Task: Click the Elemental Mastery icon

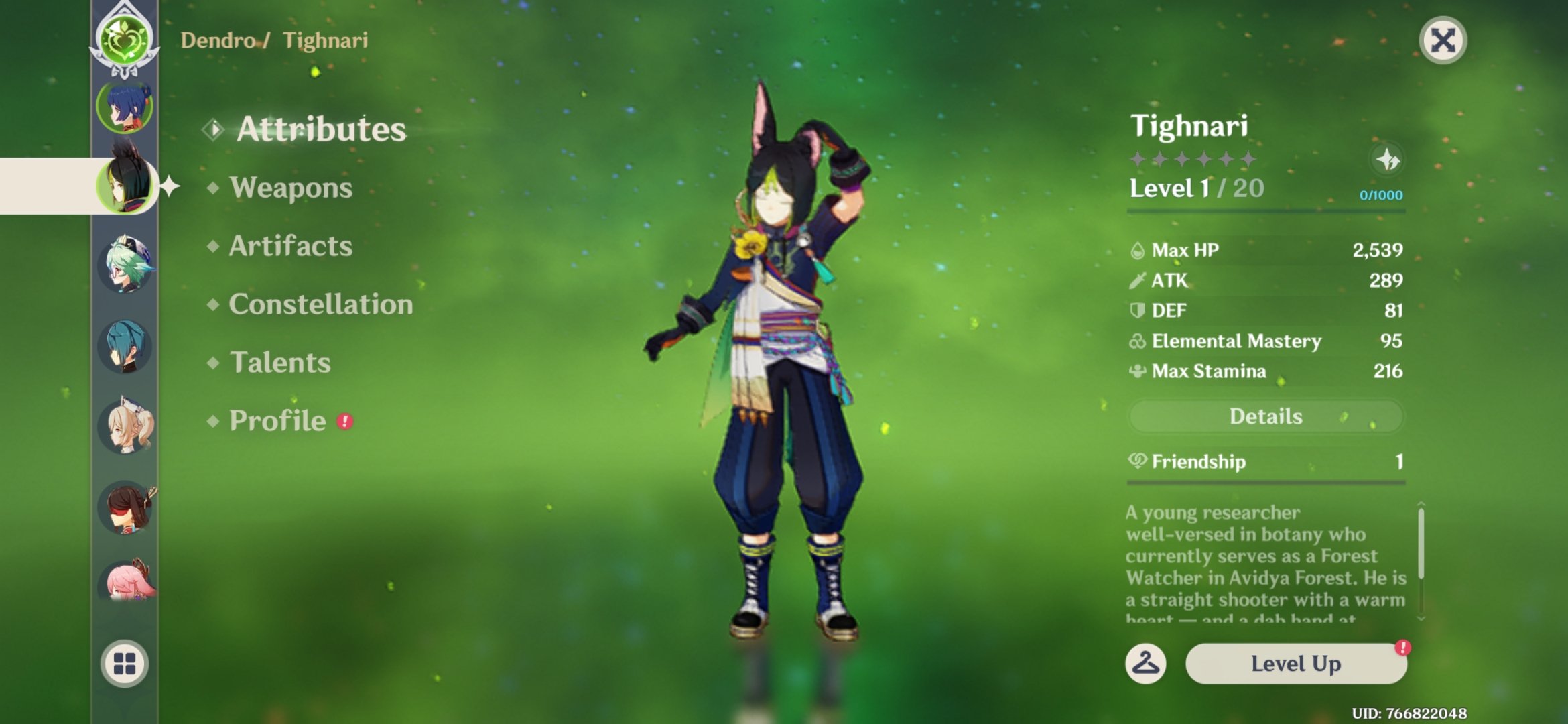Action: 1136,341
